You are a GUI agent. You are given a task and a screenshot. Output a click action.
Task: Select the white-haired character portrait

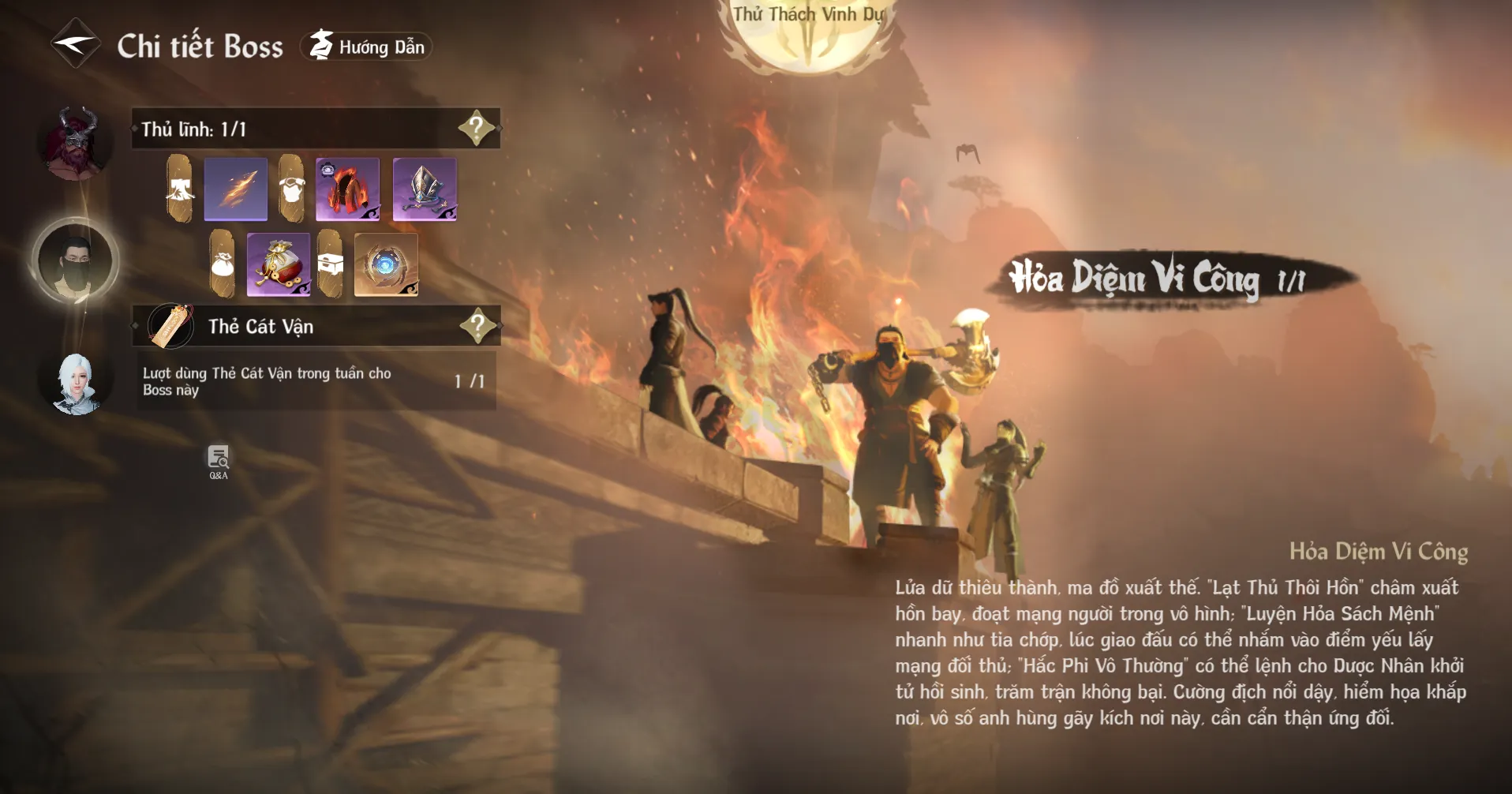pyautogui.click(x=76, y=384)
